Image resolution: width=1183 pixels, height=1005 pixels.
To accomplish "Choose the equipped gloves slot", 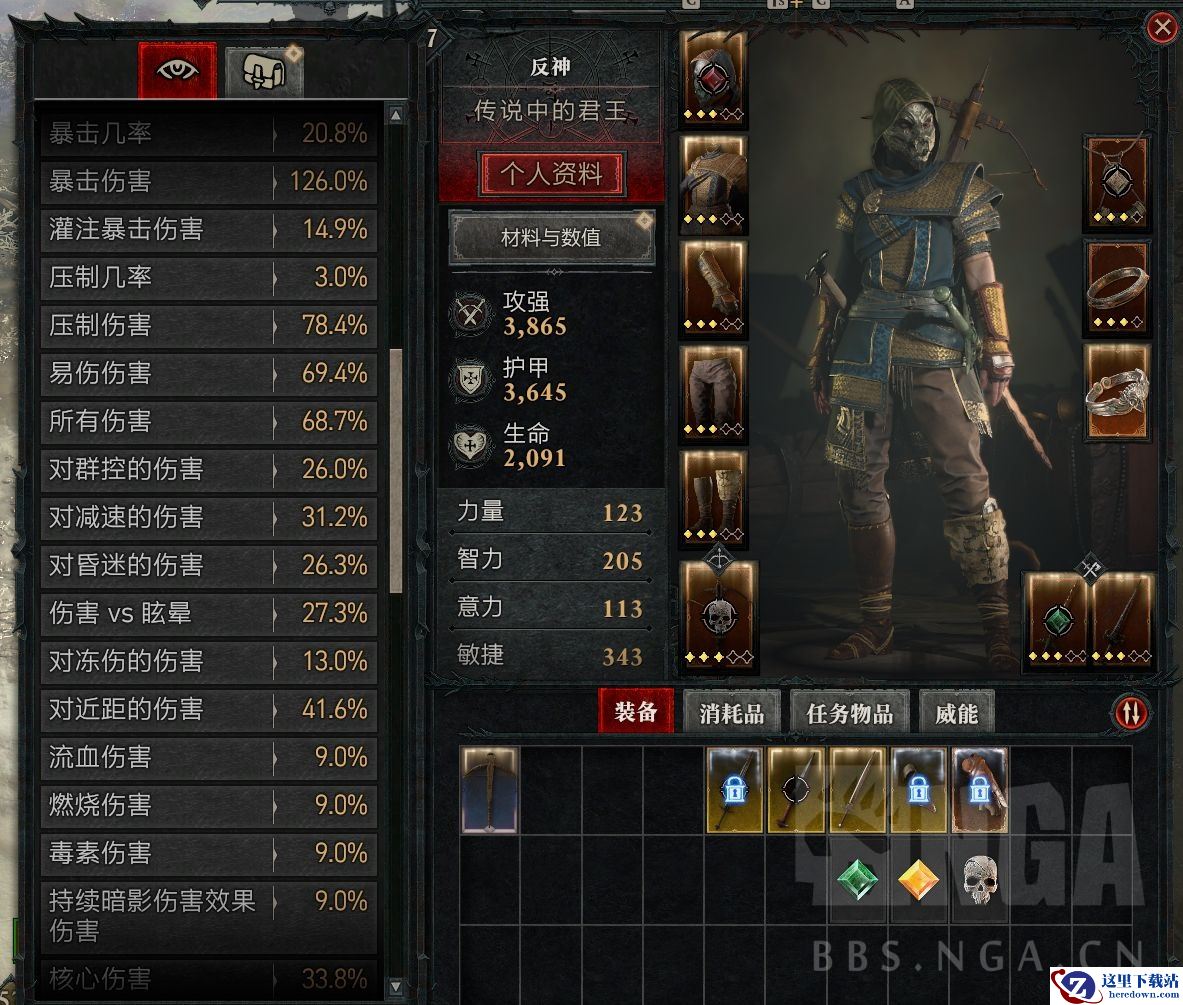I will (x=713, y=286).
